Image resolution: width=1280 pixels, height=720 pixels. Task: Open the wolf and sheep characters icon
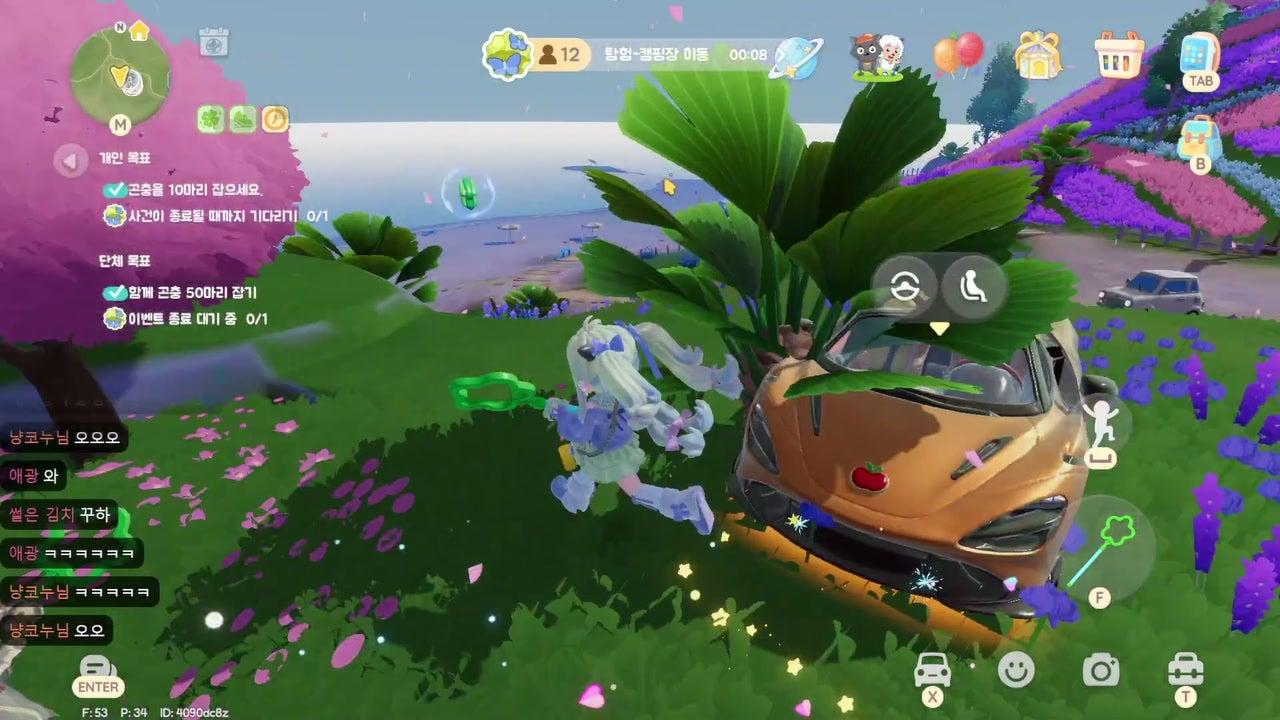pos(876,56)
